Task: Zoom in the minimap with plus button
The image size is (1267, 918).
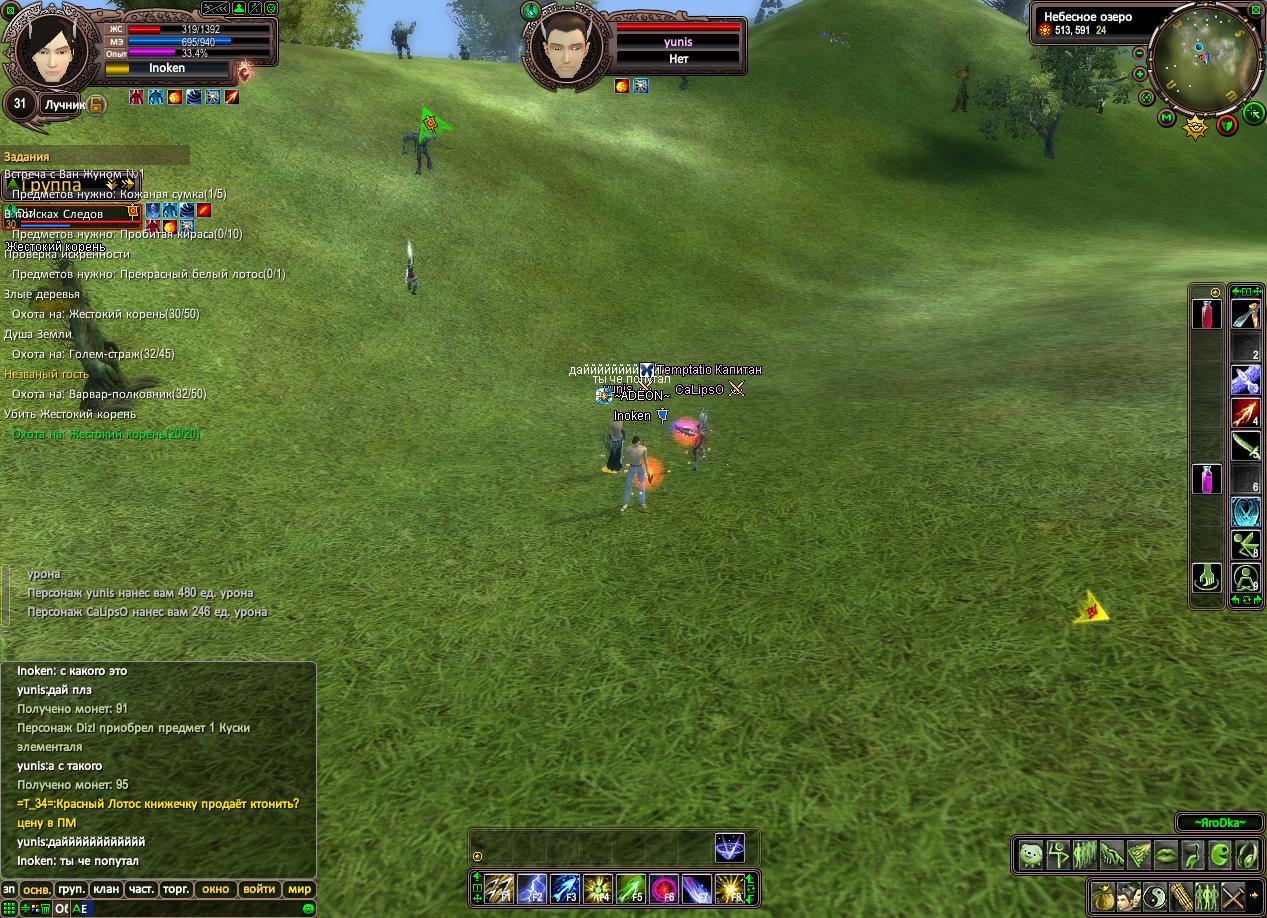Action: pyautogui.click(x=1140, y=74)
